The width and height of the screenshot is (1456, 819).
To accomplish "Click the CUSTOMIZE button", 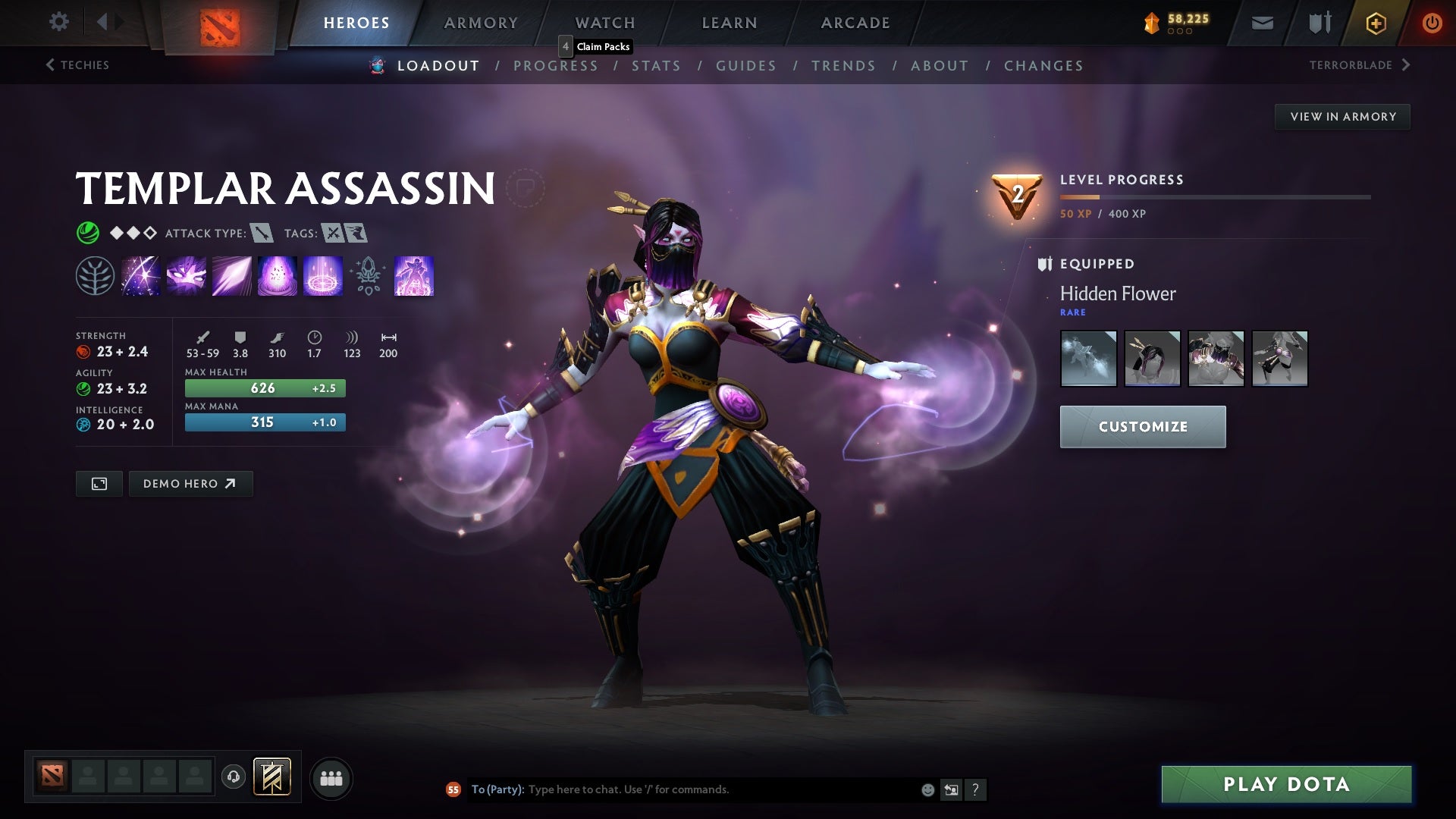I will click(x=1142, y=426).
